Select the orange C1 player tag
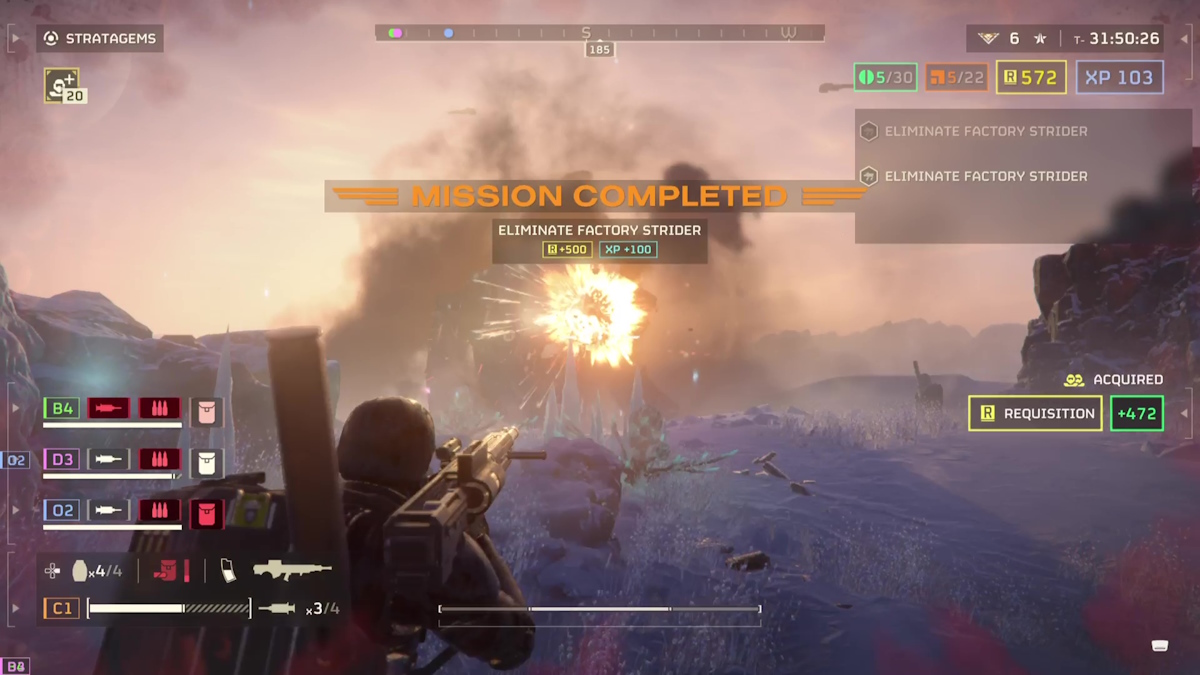Image resolution: width=1200 pixels, height=675 pixels. 62,608
